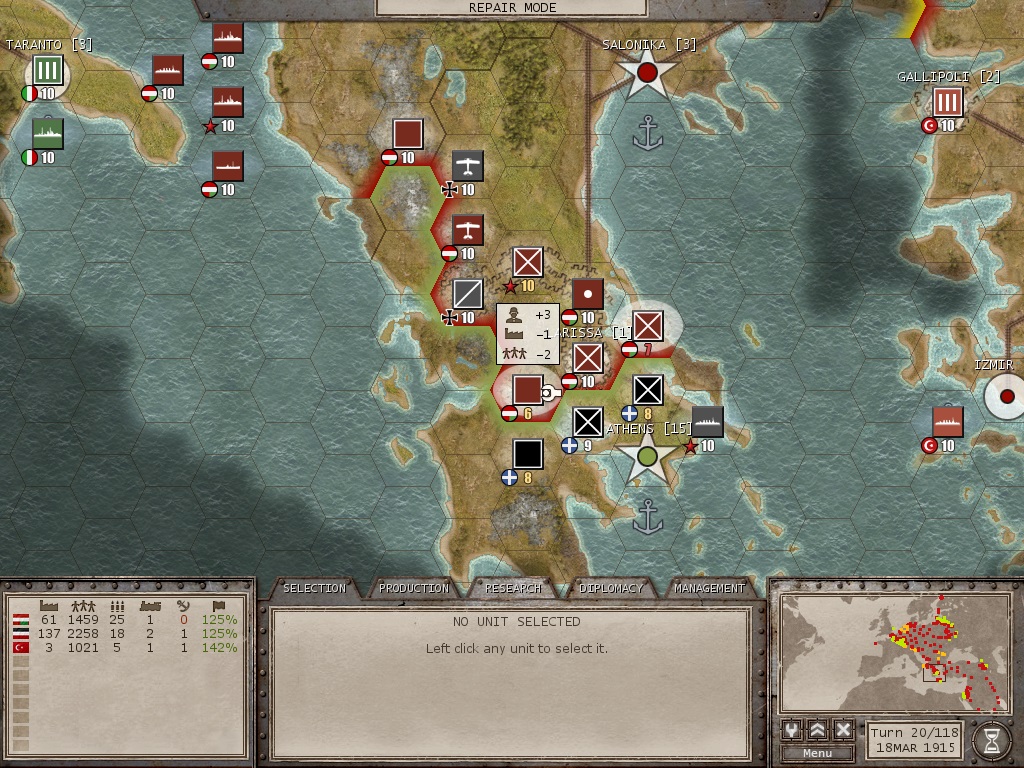Select the Selection tab
This screenshot has width=1024, height=768.
click(314, 588)
